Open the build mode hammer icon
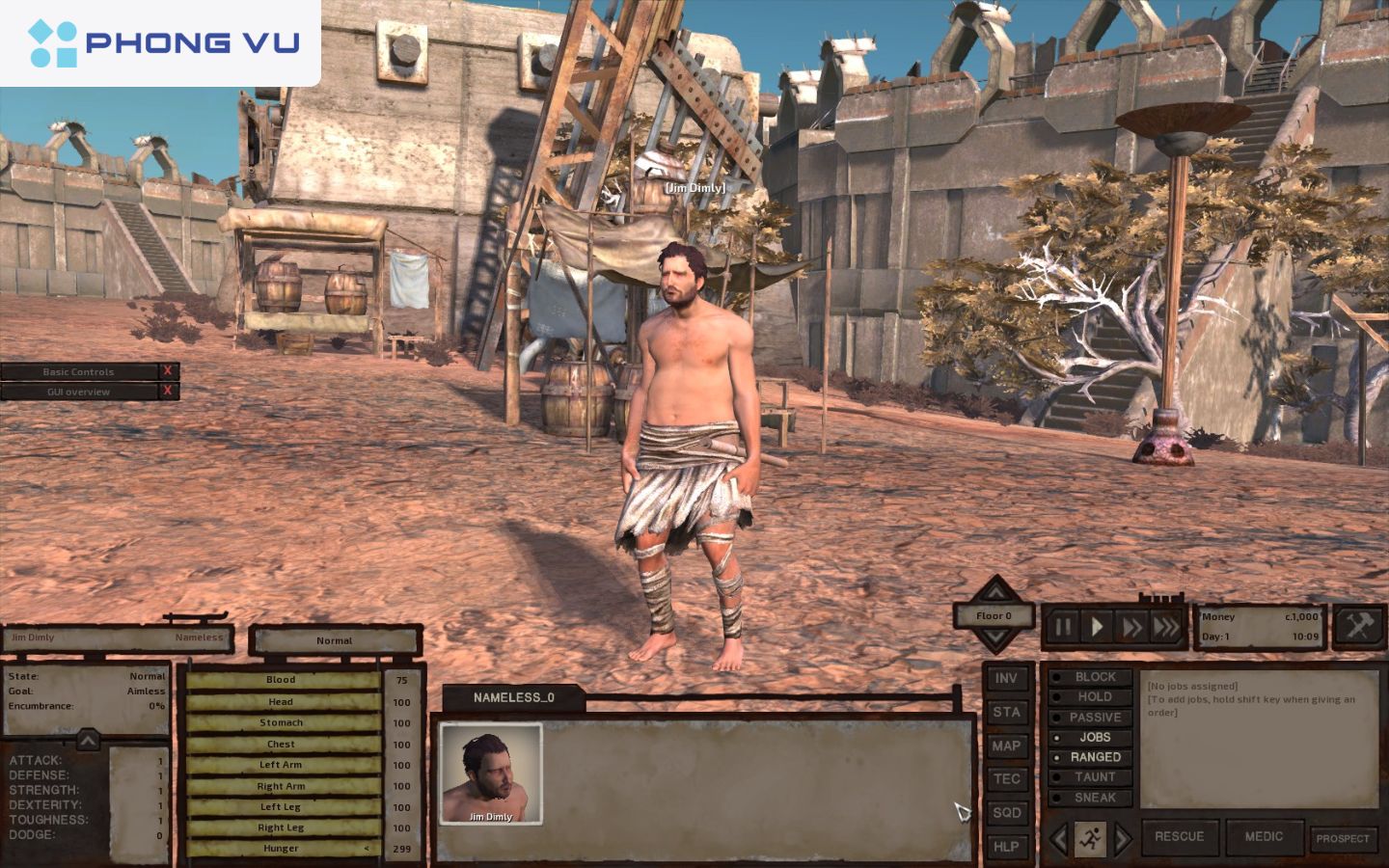1389x868 pixels. coord(1358,627)
